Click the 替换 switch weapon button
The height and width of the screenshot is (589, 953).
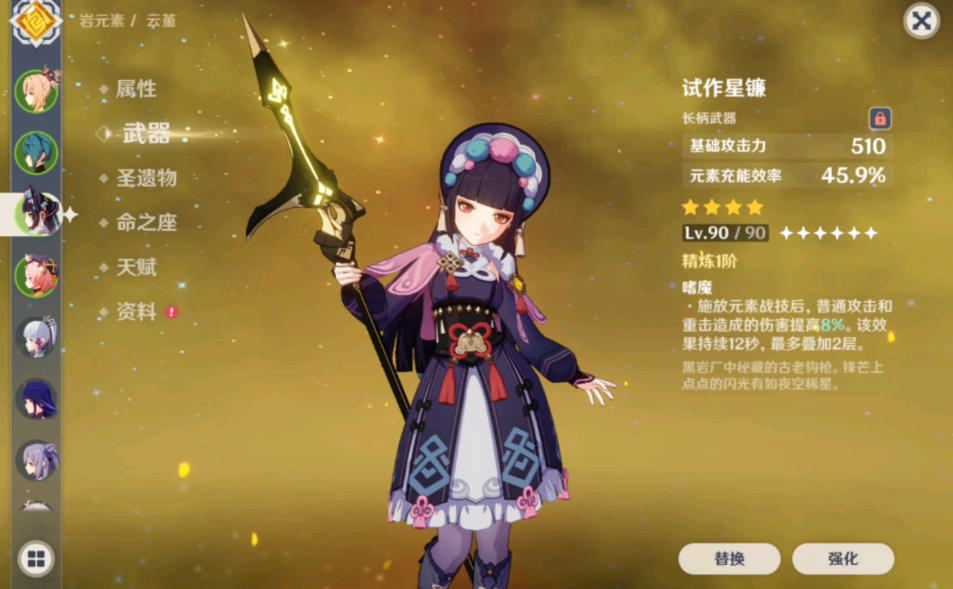tap(729, 559)
